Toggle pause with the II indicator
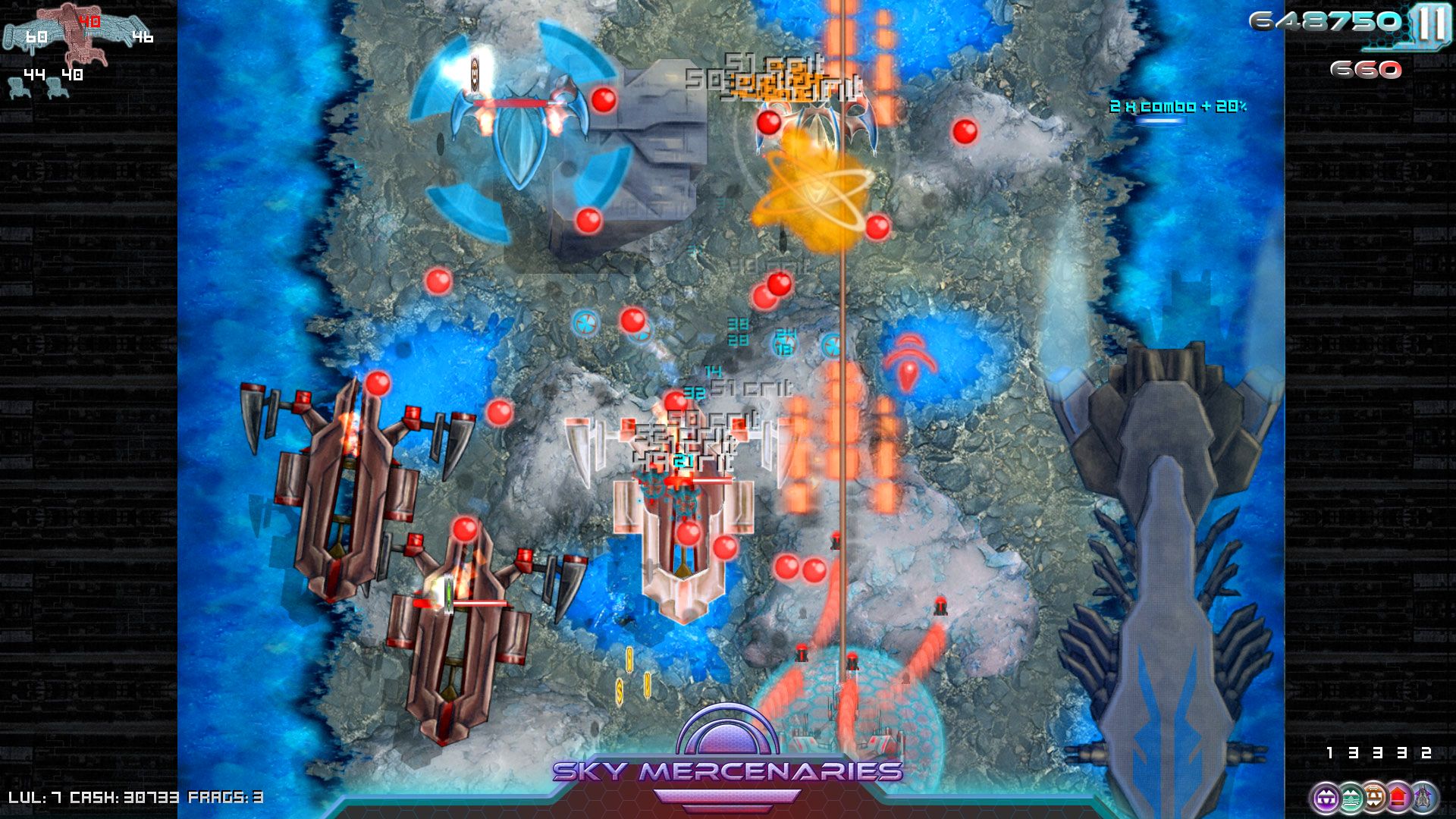Image resolution: width=1456 pixels, height=819 pixels. 1432,20
